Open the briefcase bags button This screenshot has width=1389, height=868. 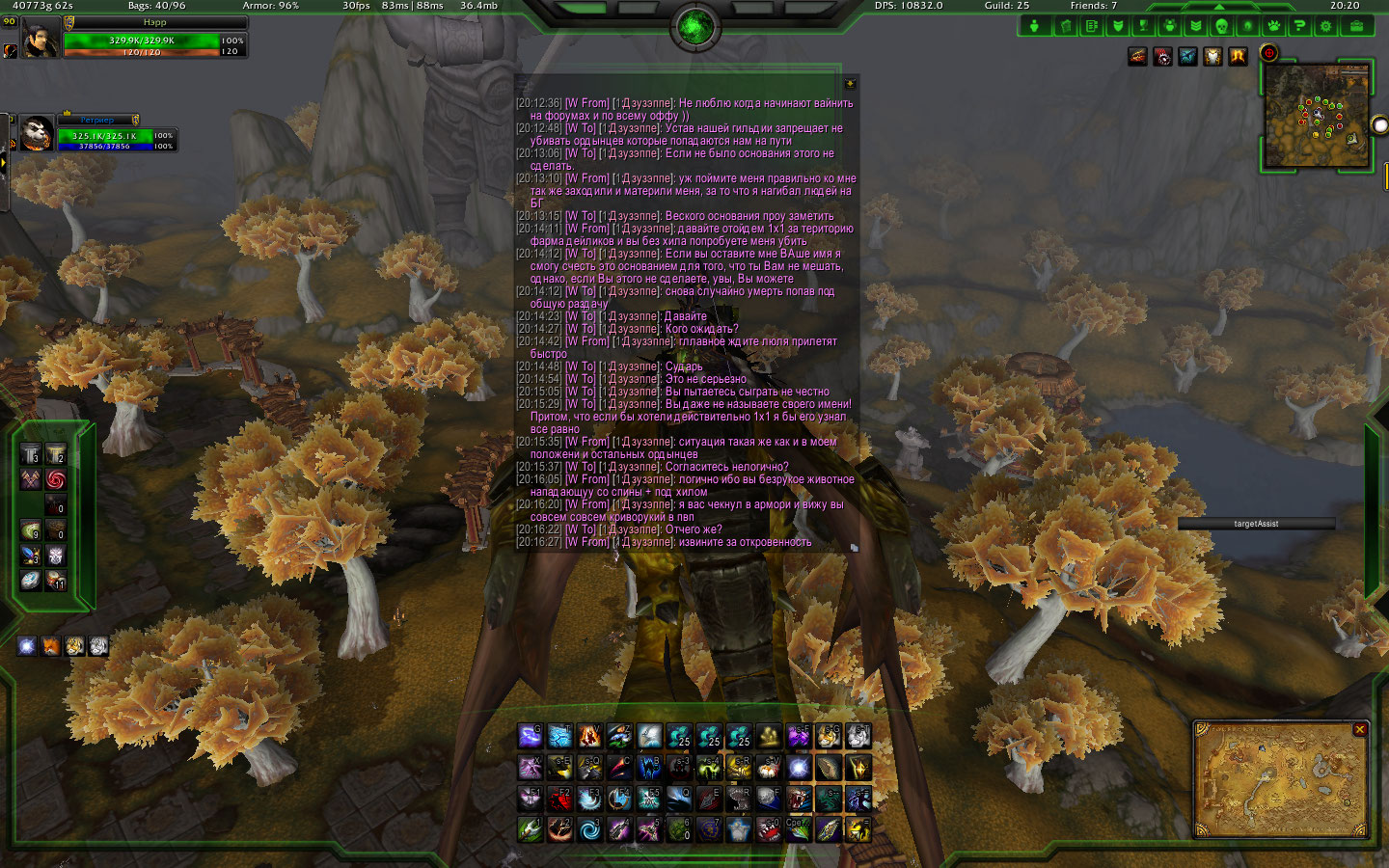tap(1356, 26)
